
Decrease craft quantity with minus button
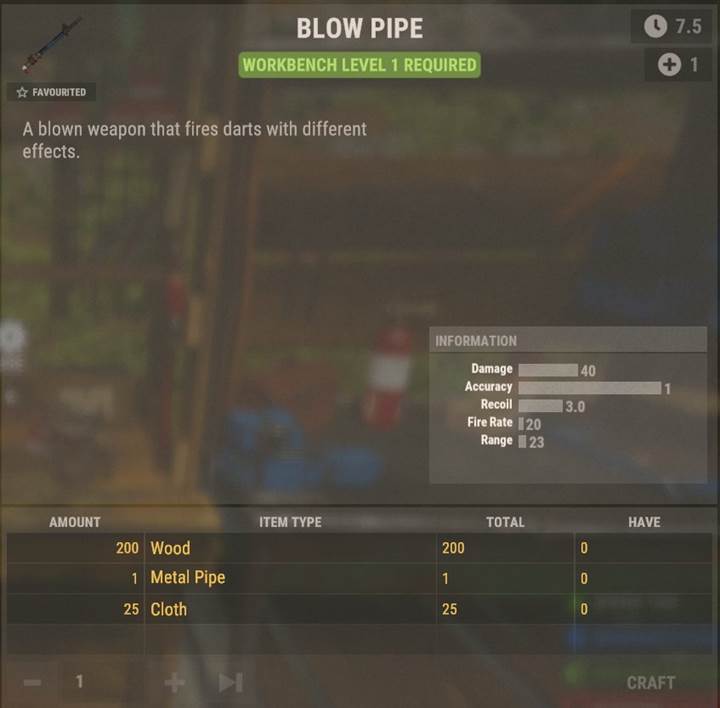point(32,682)
